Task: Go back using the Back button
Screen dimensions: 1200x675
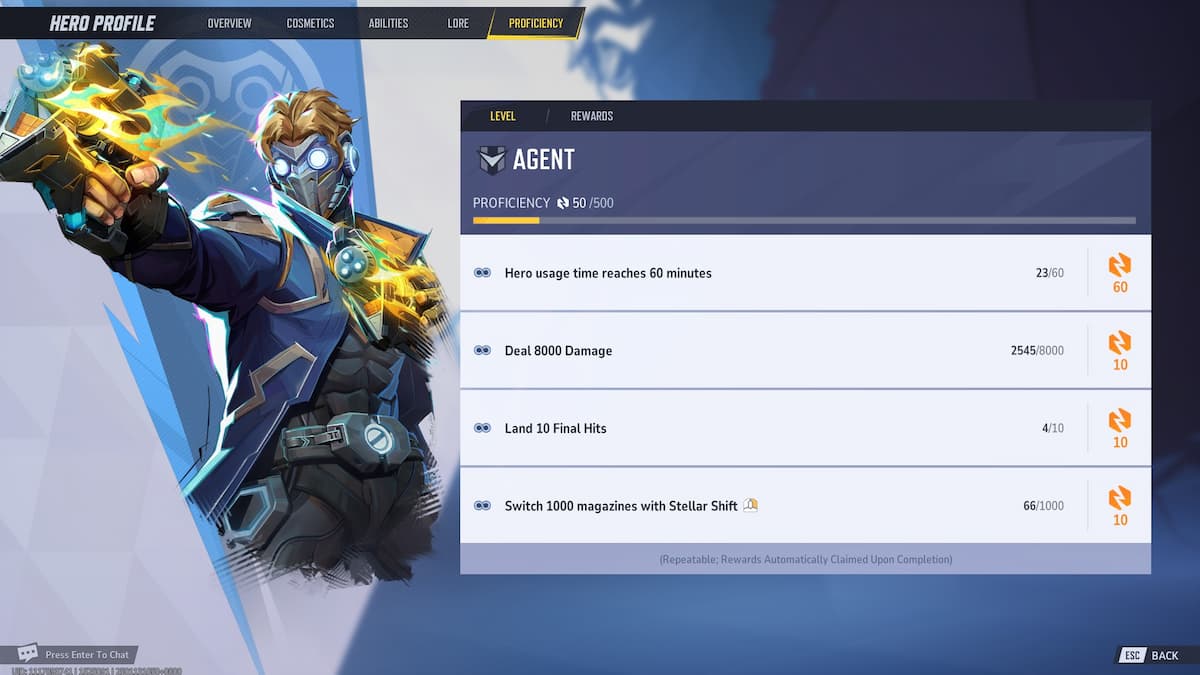Action: [x=1152, y=655]
